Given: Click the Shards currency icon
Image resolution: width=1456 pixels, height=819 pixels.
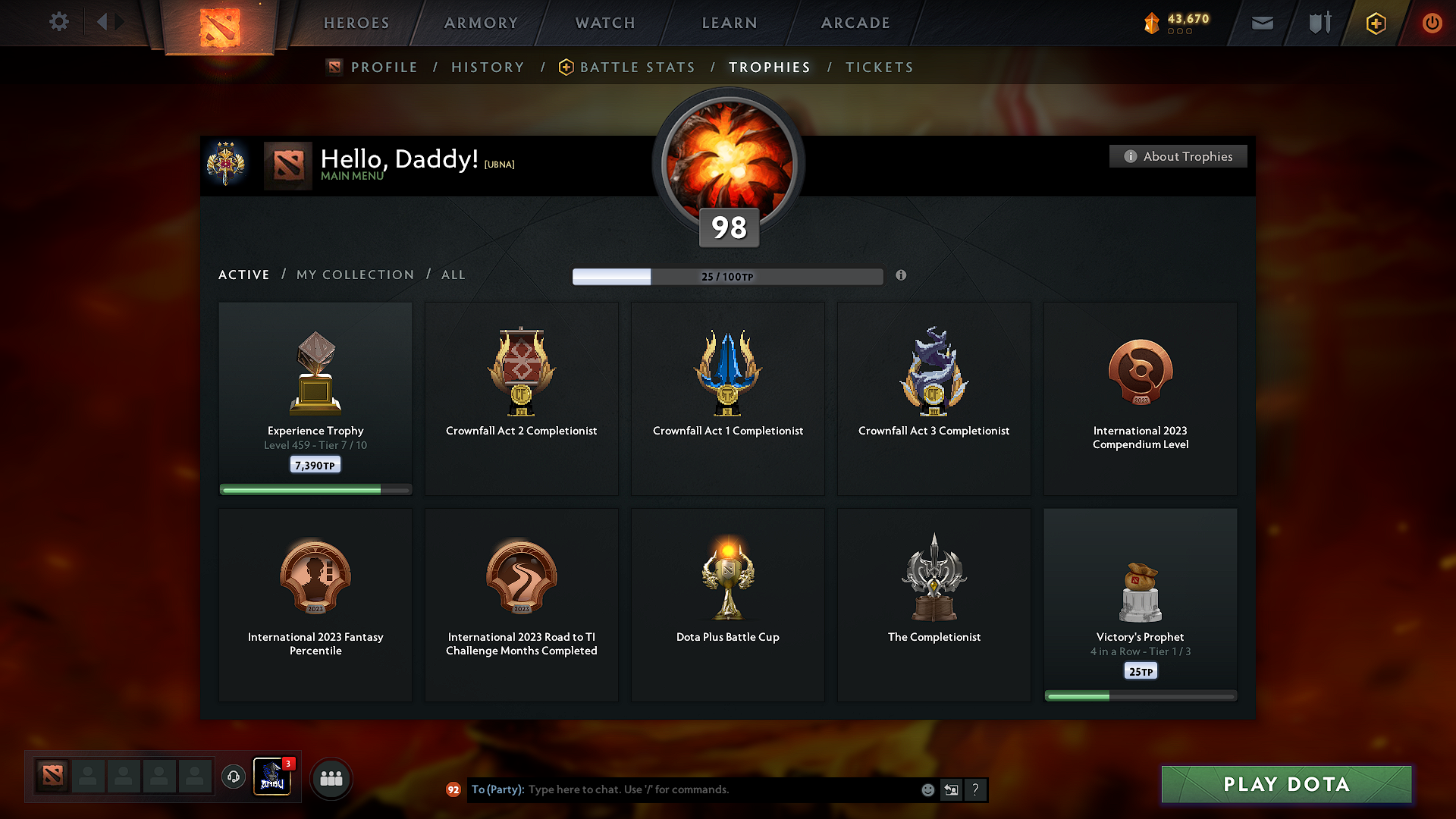Looking at the screenshot, I should tap(1153, 23).
